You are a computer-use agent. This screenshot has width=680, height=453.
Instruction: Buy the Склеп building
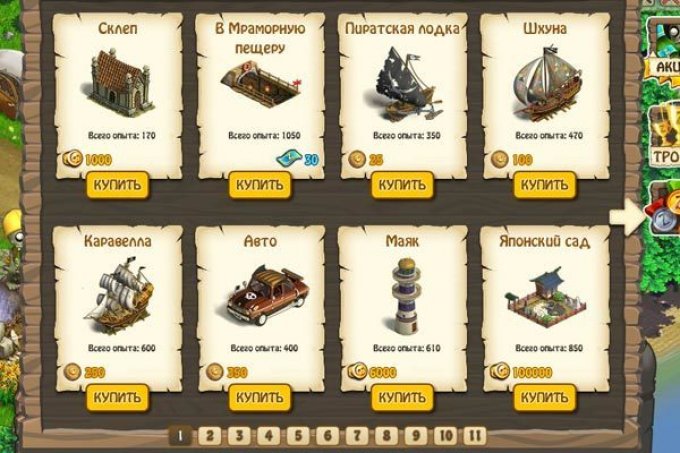pyautogui.click(x=117, y=186)
